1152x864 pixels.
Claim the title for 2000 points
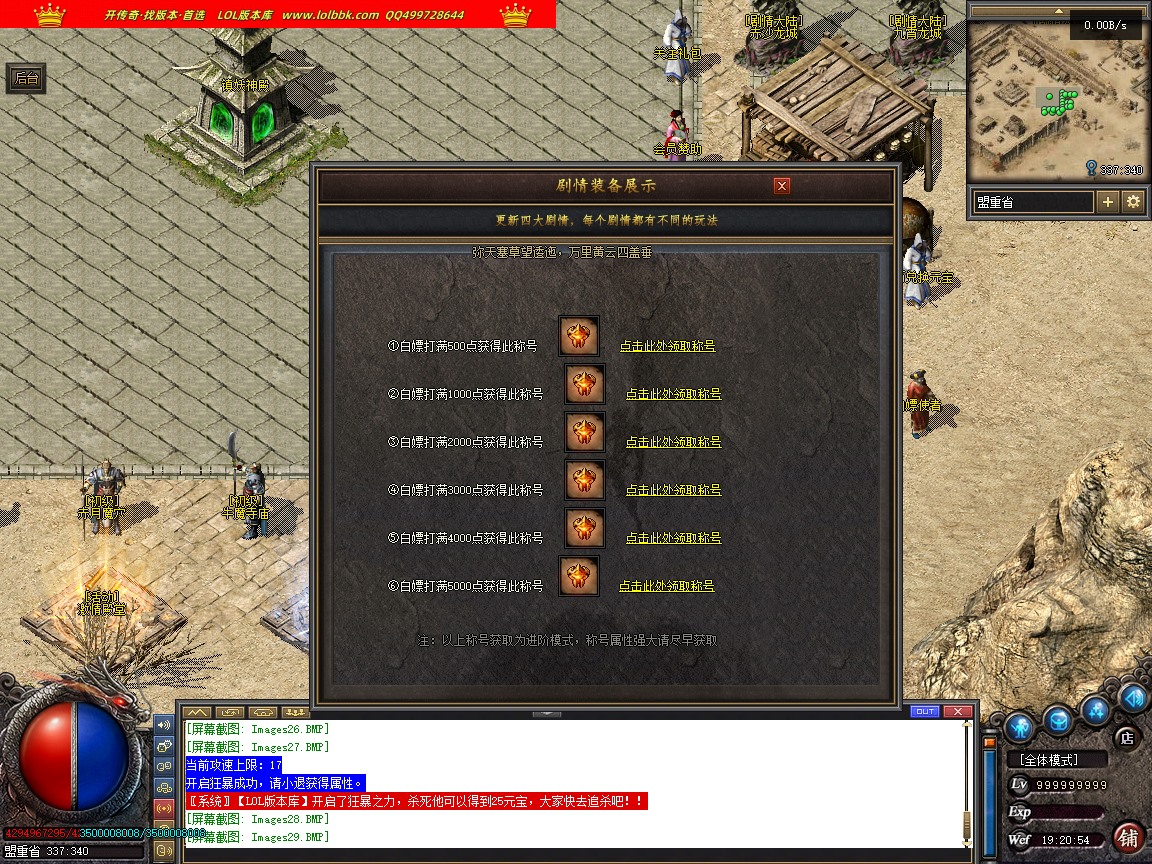tap(673, 442)
